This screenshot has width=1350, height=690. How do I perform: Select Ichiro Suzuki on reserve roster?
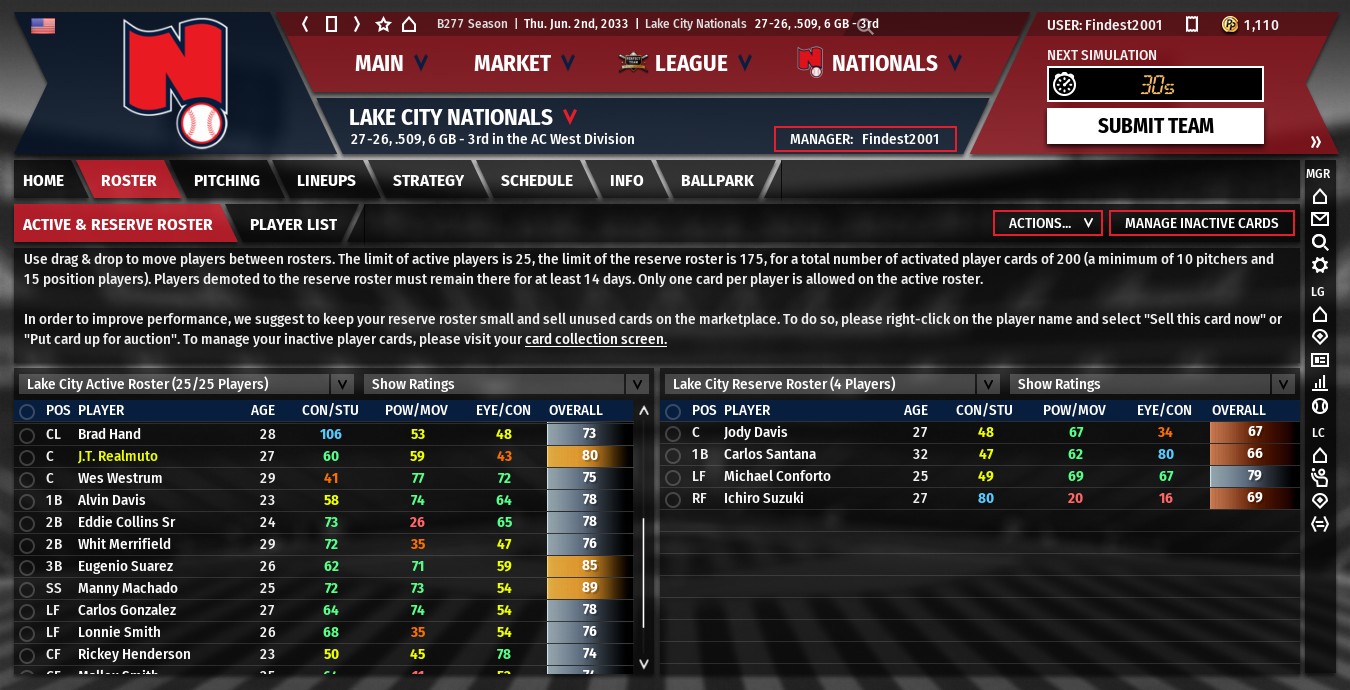pyautogui.click(x=763, y=498)
